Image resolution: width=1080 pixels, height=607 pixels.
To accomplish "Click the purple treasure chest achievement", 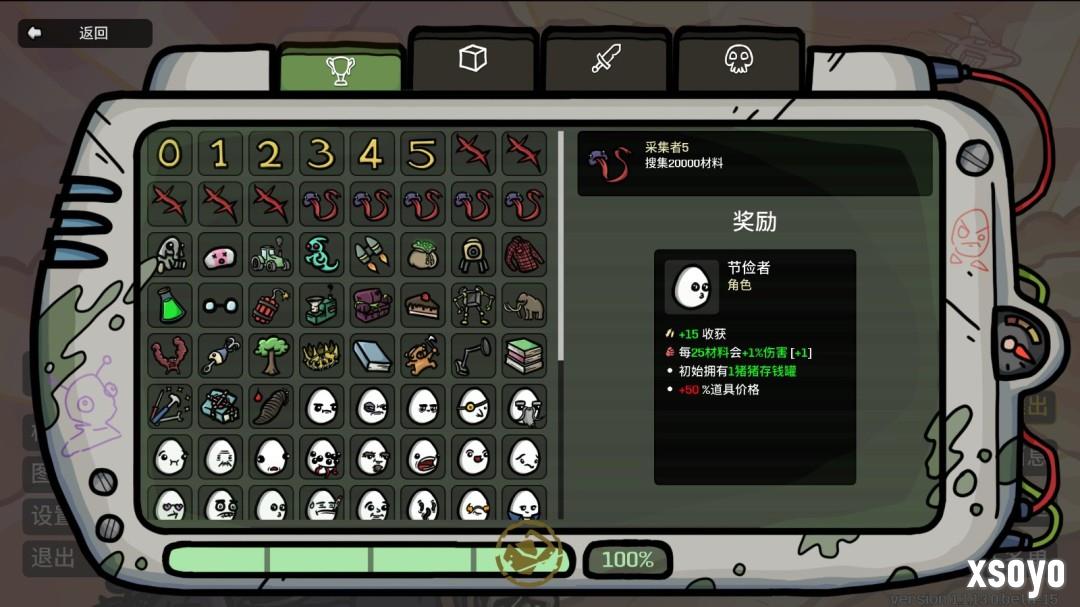I will pos(372,305).
